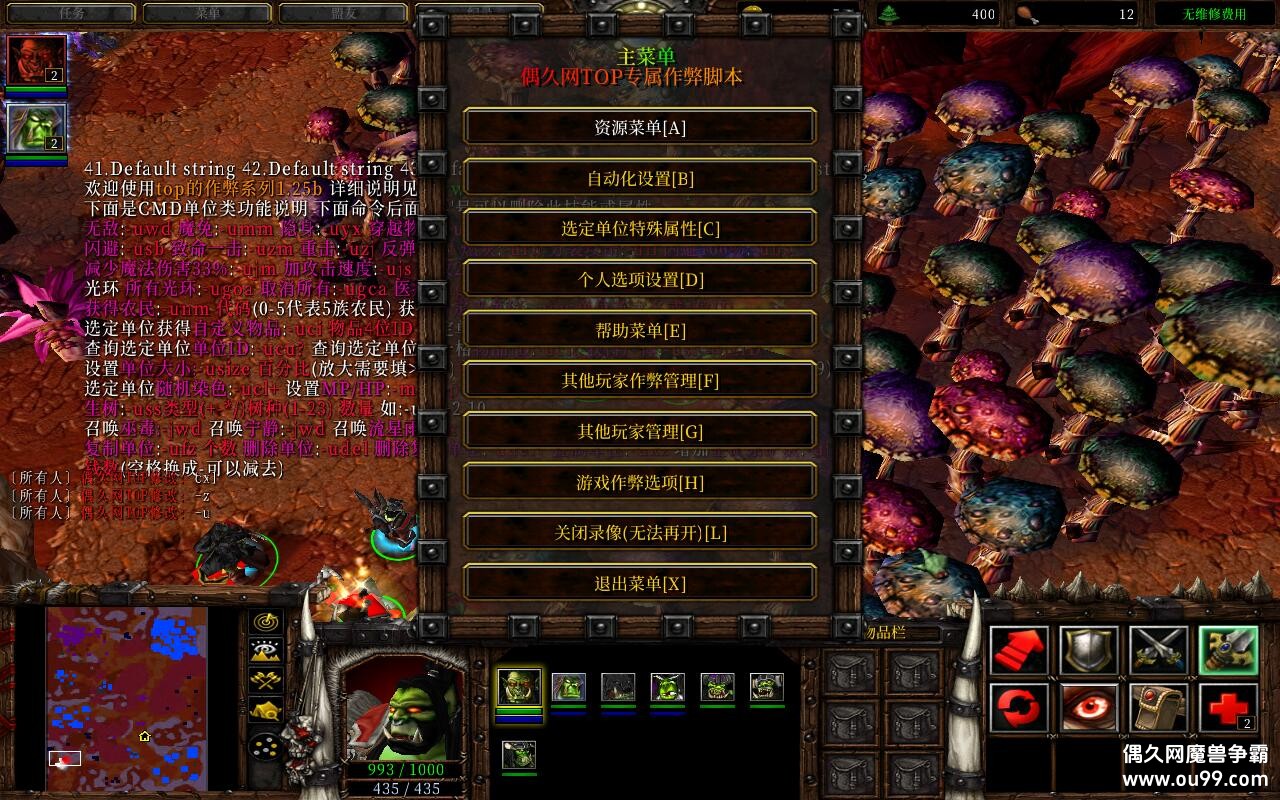Open the 资源菜单[A] resource submenu

point(638,127)
